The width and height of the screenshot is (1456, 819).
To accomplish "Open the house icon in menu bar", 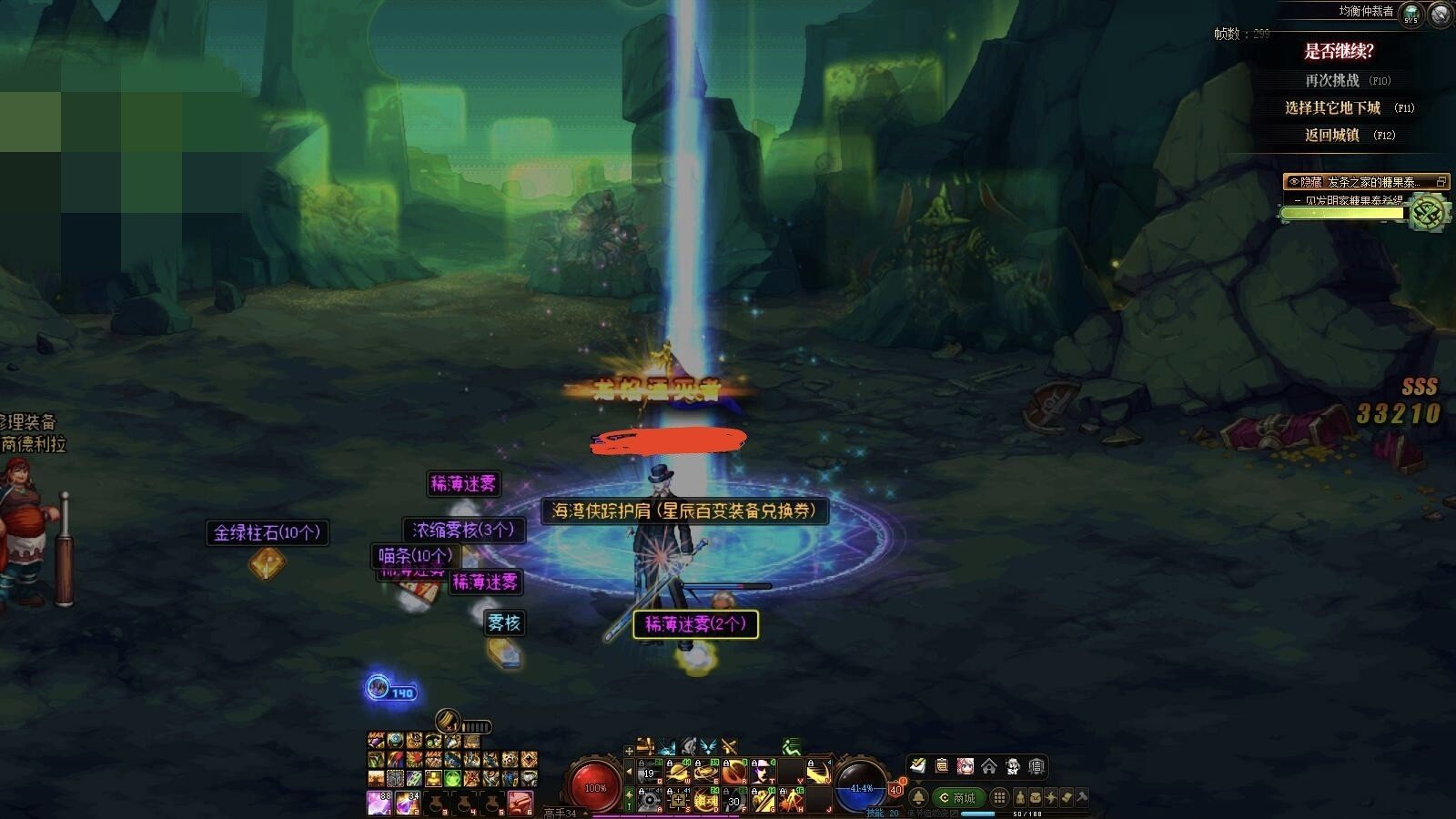I will tap(988, 766).
